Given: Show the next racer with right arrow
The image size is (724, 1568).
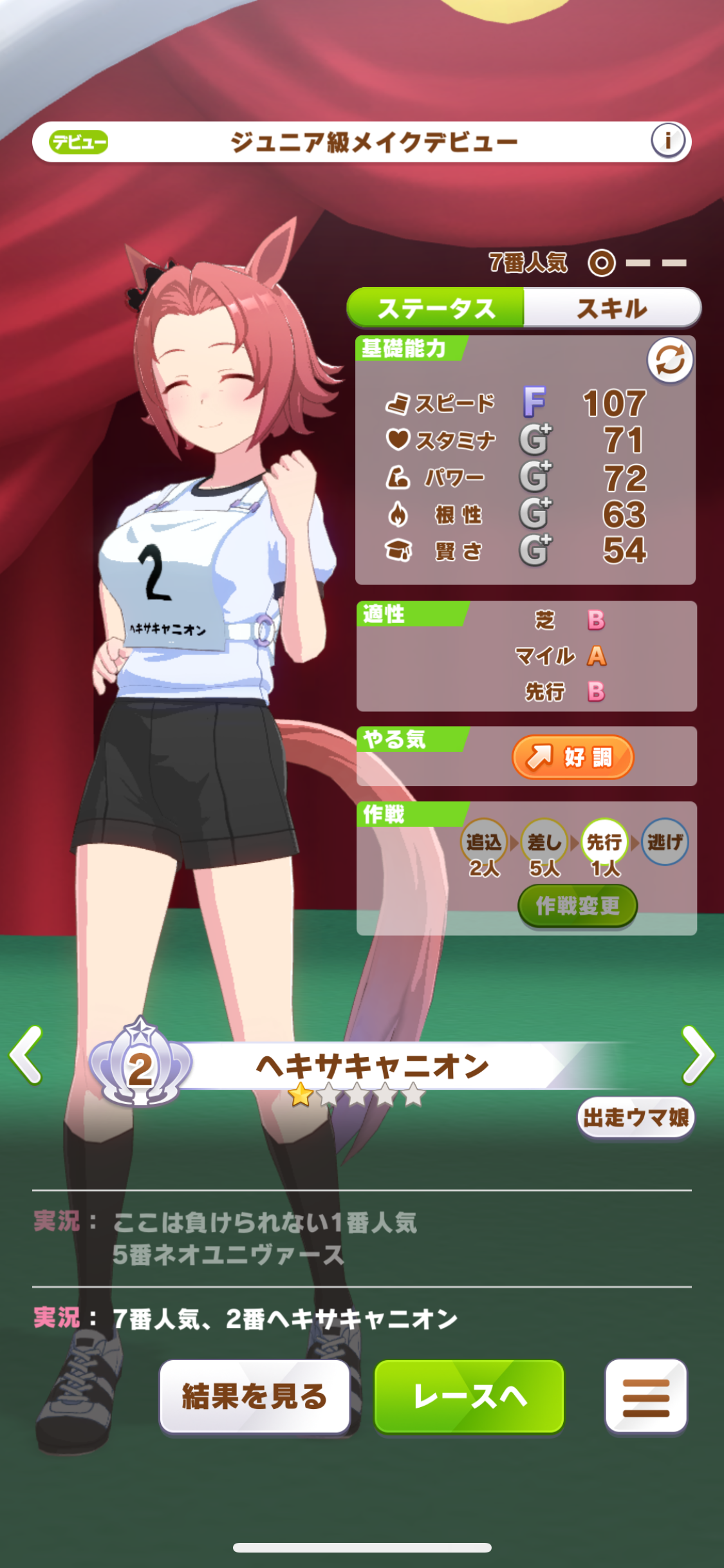Looking at the screenshot, I should (698, 1055).
